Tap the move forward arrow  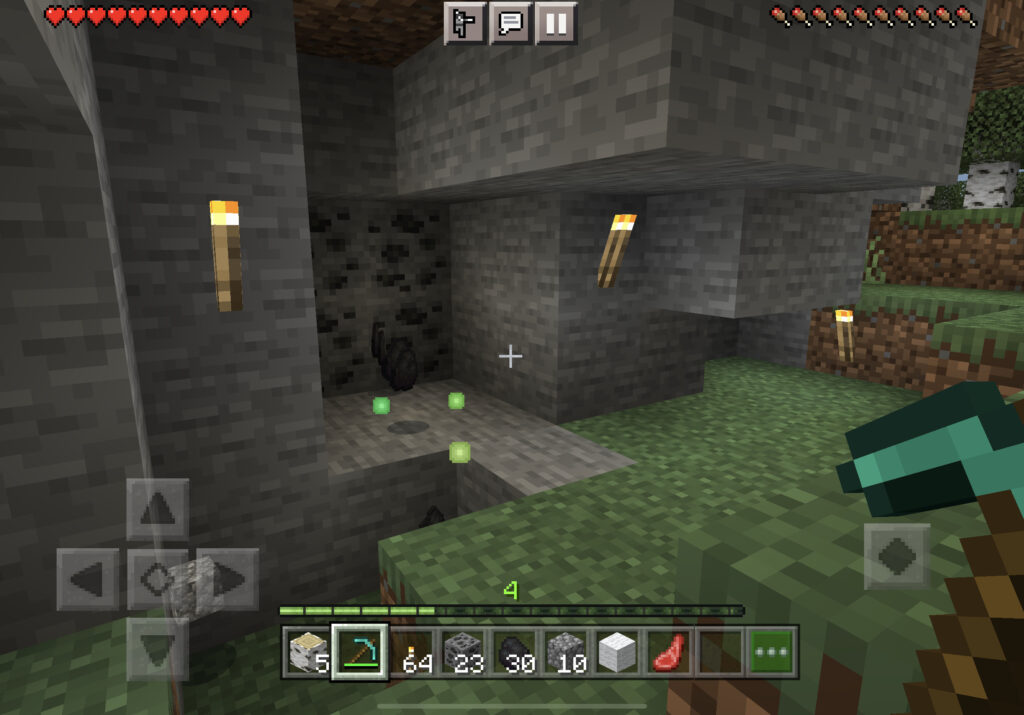pos(157,510)
